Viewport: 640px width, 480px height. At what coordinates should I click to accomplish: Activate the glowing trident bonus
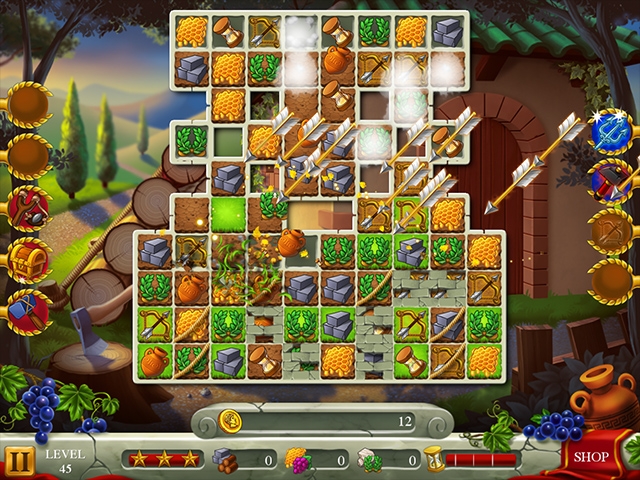click(x=611, y=131)
